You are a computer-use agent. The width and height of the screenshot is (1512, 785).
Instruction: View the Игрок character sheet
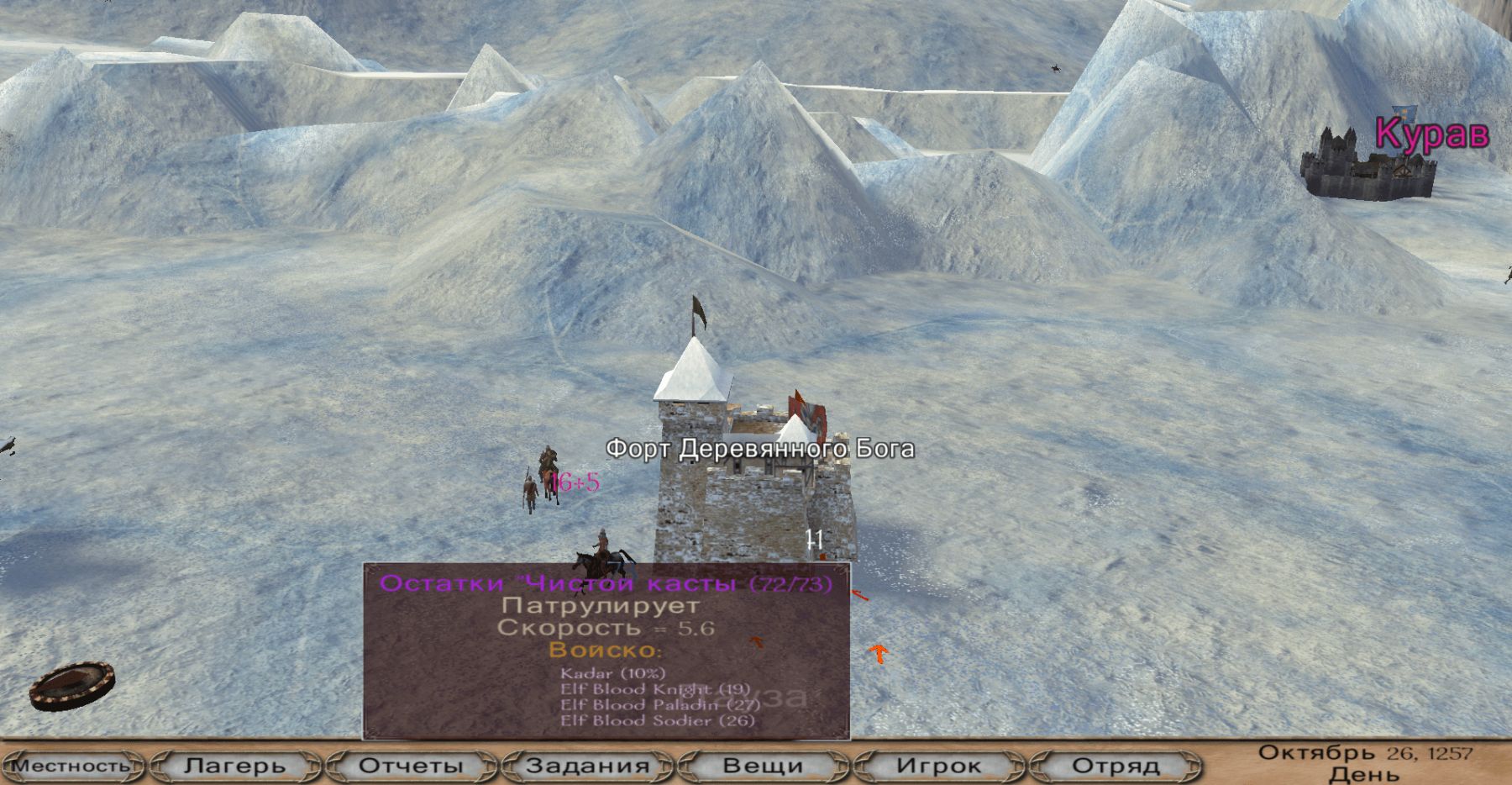[938, 766]
